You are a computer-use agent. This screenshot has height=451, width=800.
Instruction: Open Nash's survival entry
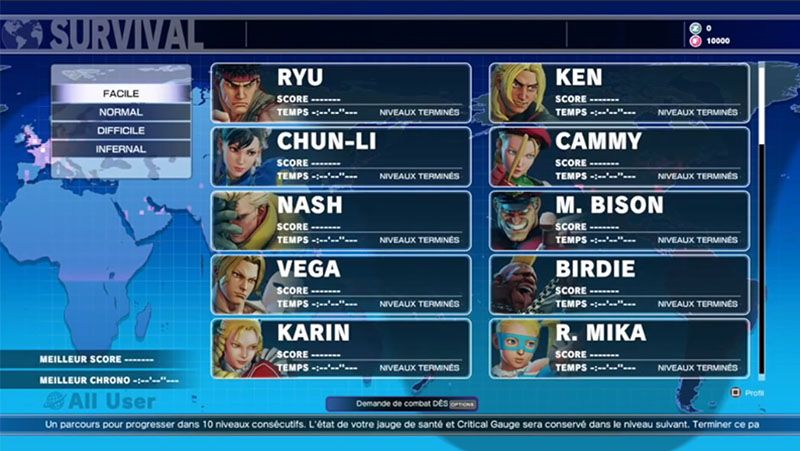point(341,221)
